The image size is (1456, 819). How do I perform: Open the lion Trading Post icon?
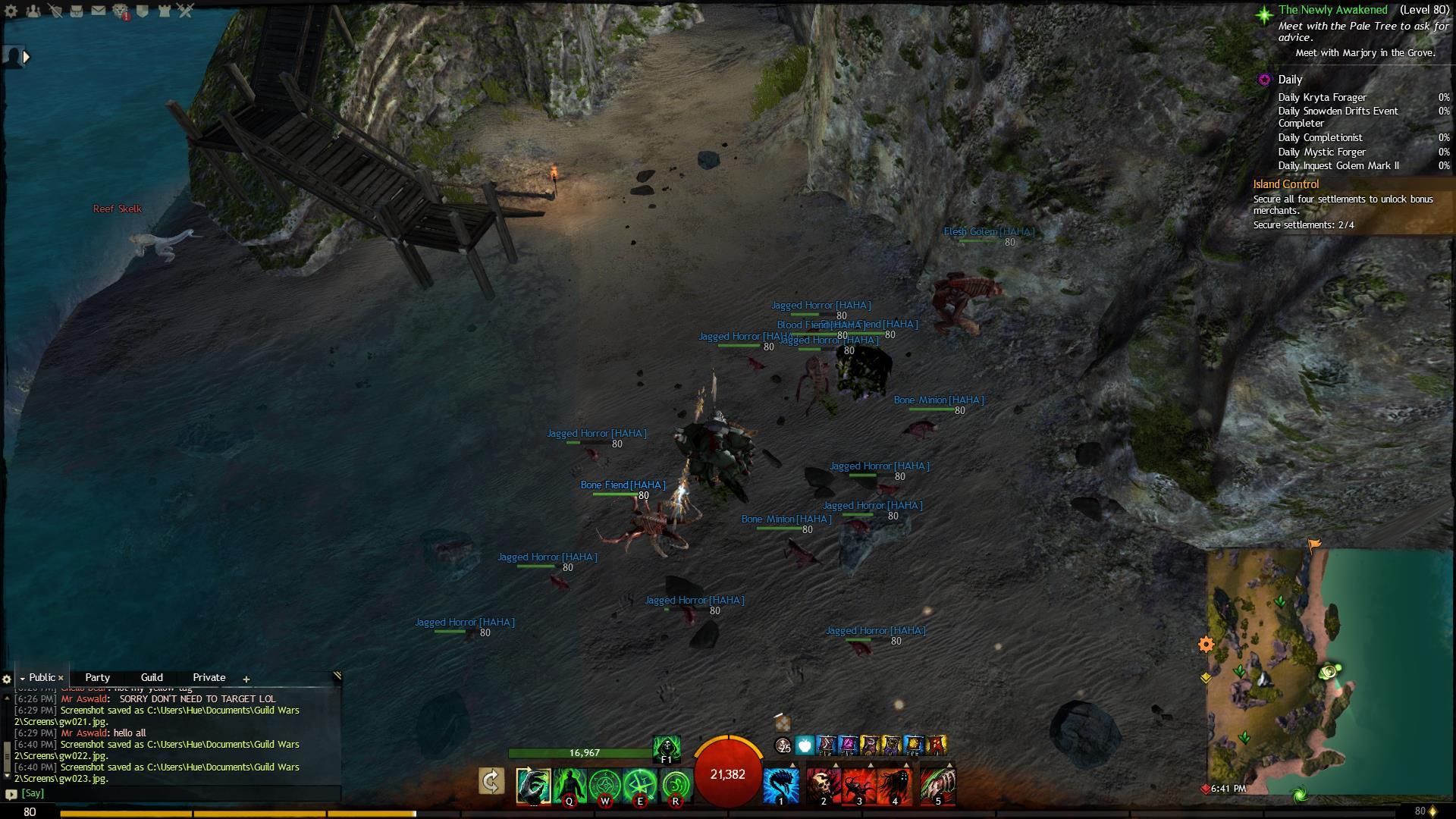tap(121, 11)
